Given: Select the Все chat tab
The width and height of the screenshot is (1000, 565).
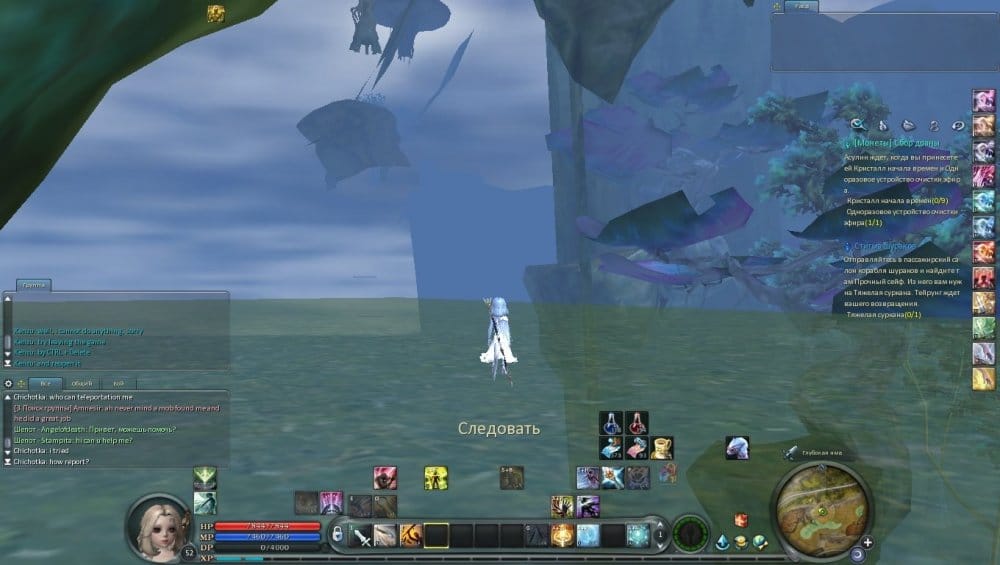Looking at the screenshot, I should pos(45,383).
